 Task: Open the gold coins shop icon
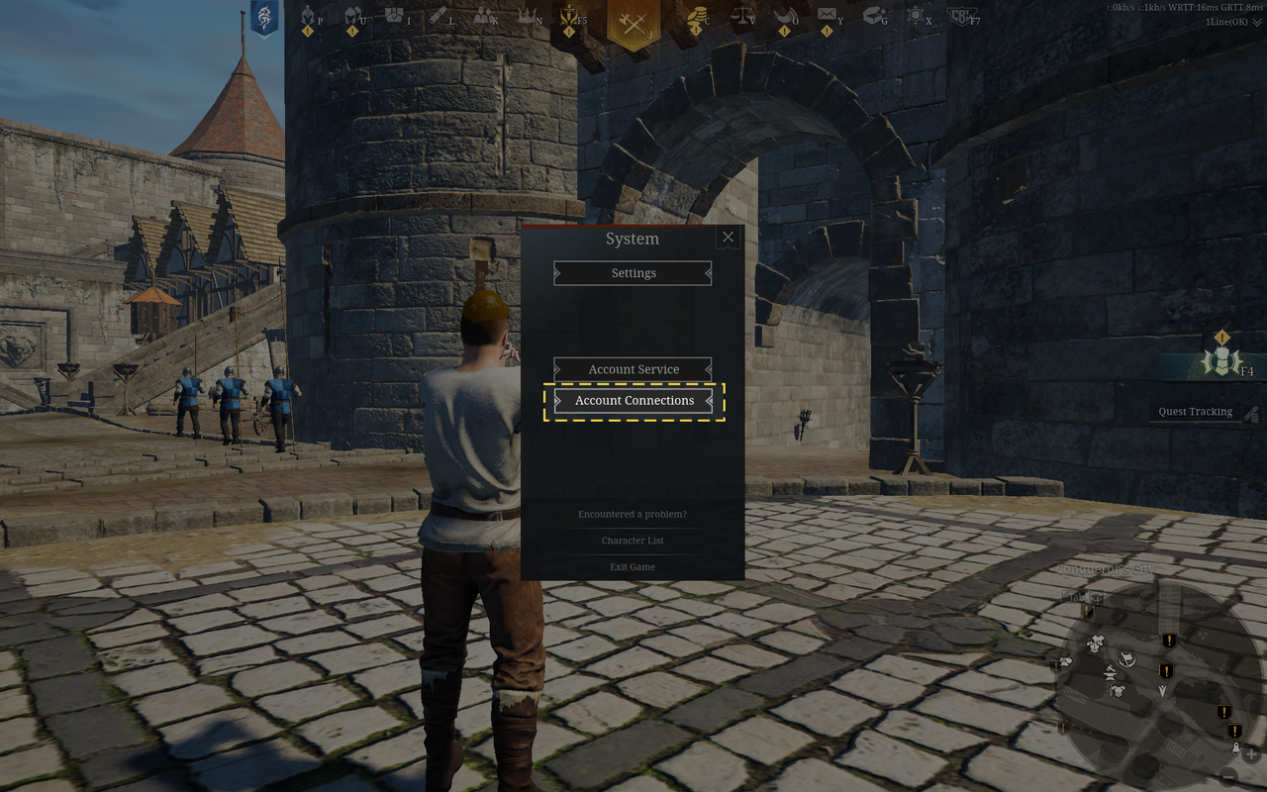point(696,17)
